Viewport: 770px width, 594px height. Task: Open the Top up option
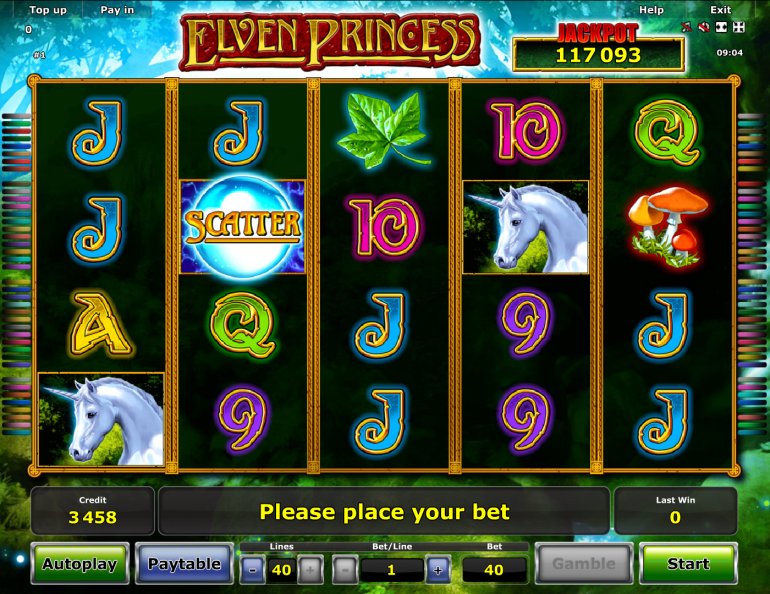tap(48, 10)
